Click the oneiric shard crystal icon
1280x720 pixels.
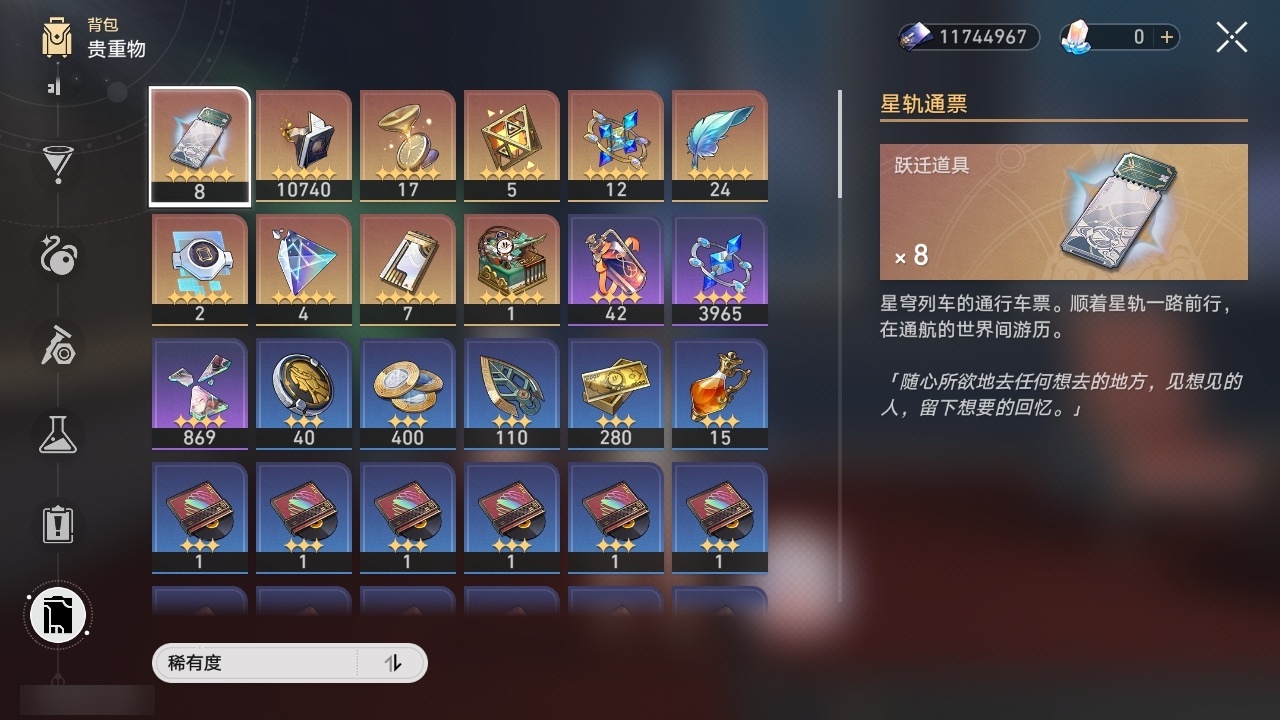(1078, 36)
